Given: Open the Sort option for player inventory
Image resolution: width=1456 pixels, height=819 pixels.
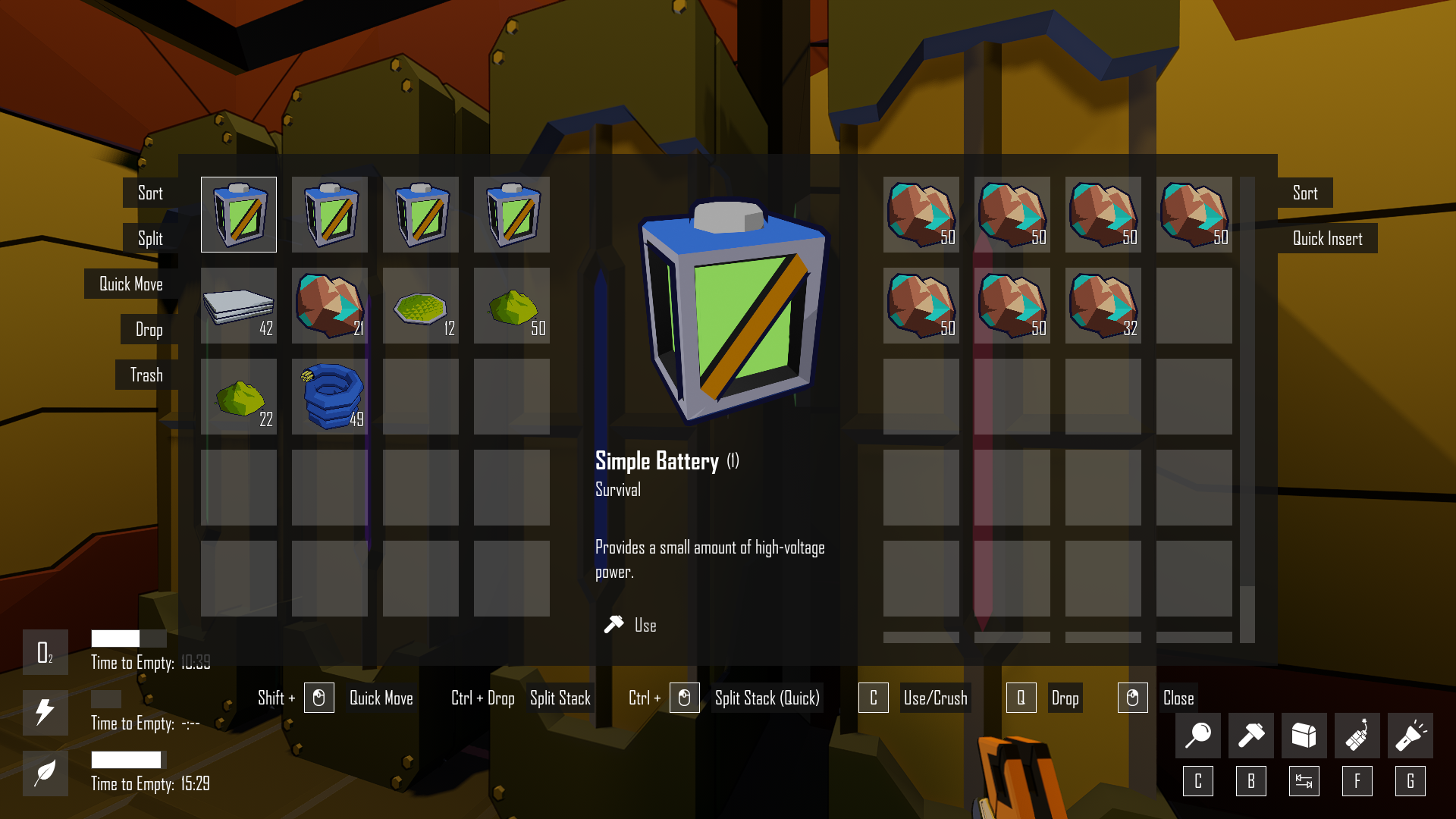Looking at the screenshot, I should pyautogui.click(x=150, y=193).
